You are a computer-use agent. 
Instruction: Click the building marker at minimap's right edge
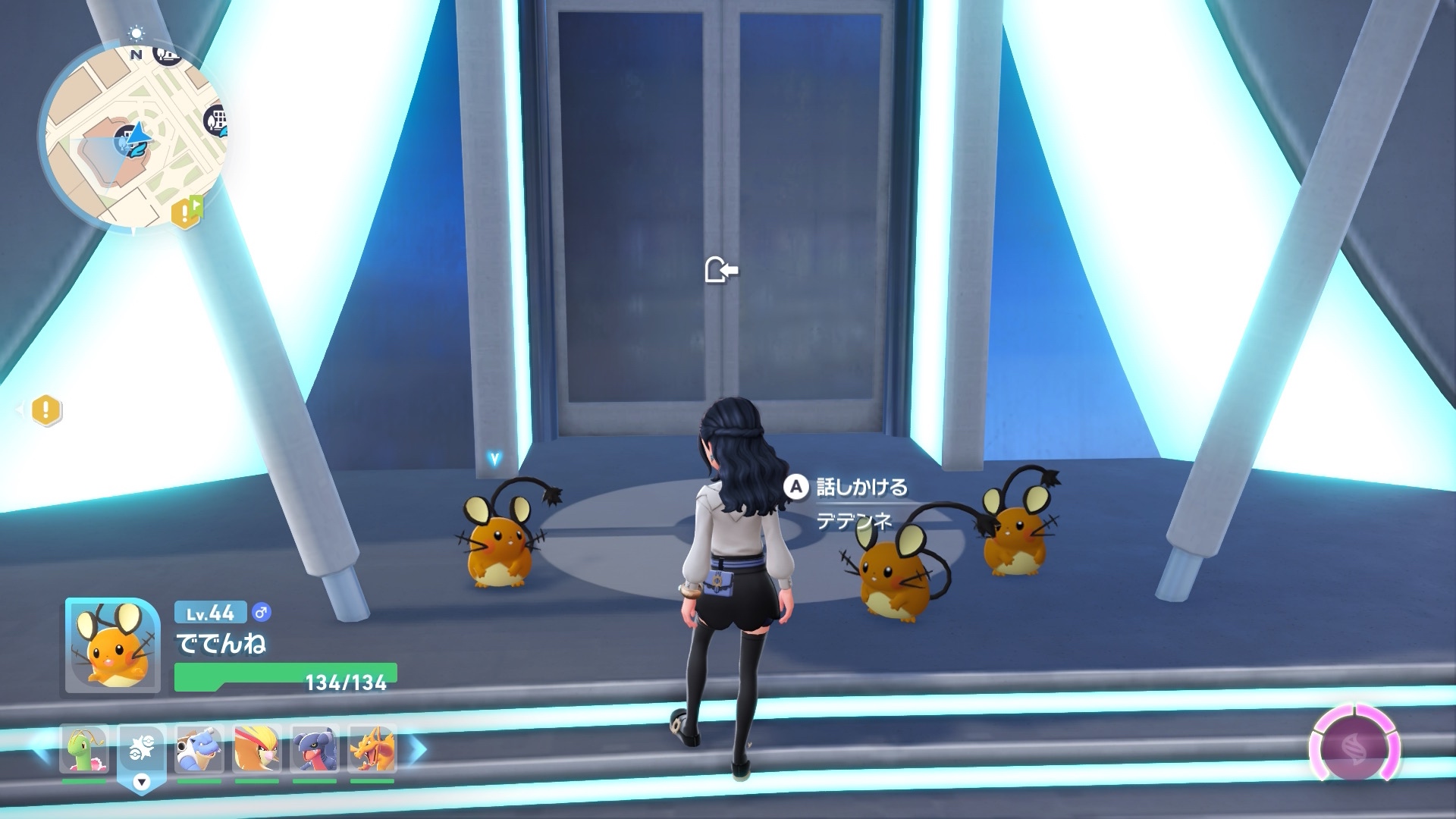coord(216,121)
